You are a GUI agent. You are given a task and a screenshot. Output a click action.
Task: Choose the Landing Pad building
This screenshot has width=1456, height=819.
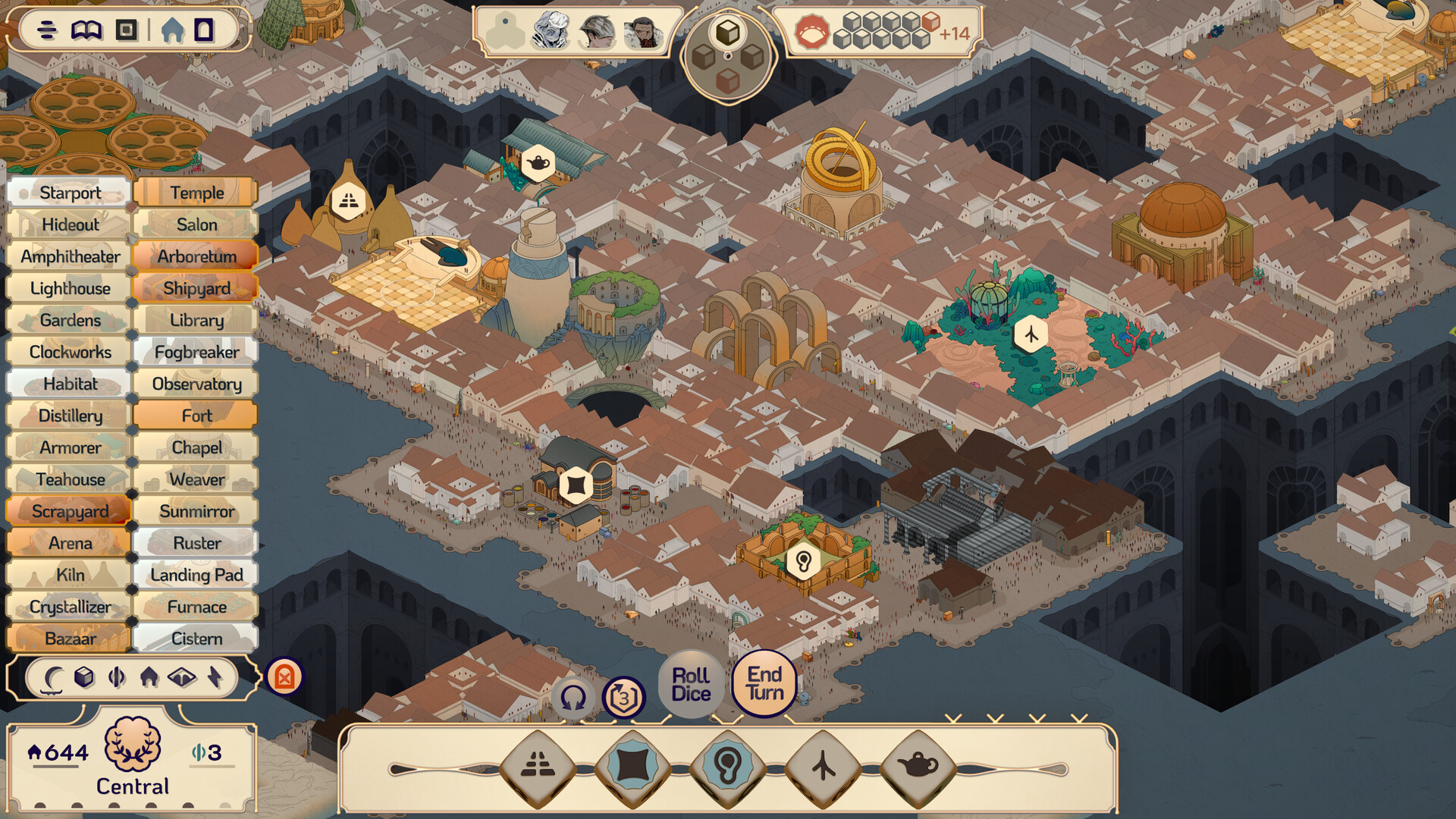click(196, 575)
